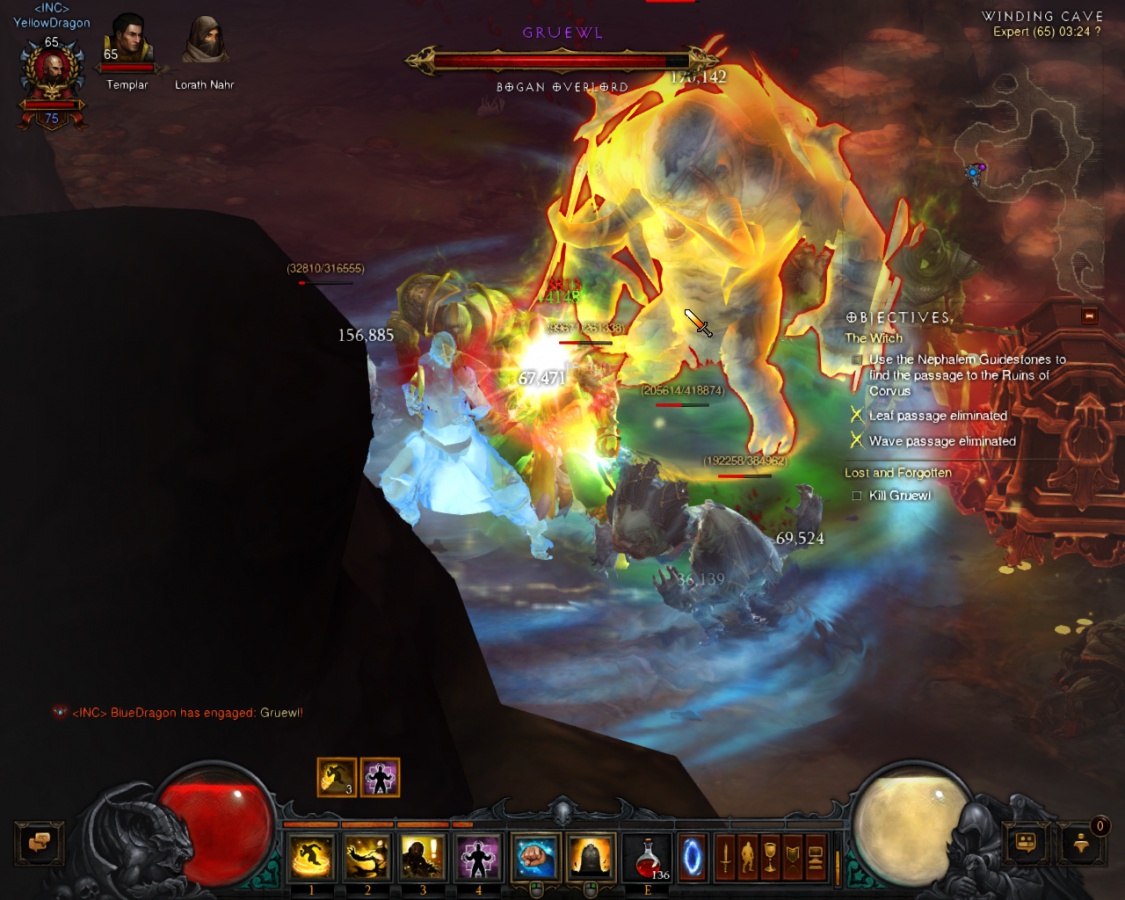Click the Templar follower portrait

(x=128, y=41)
